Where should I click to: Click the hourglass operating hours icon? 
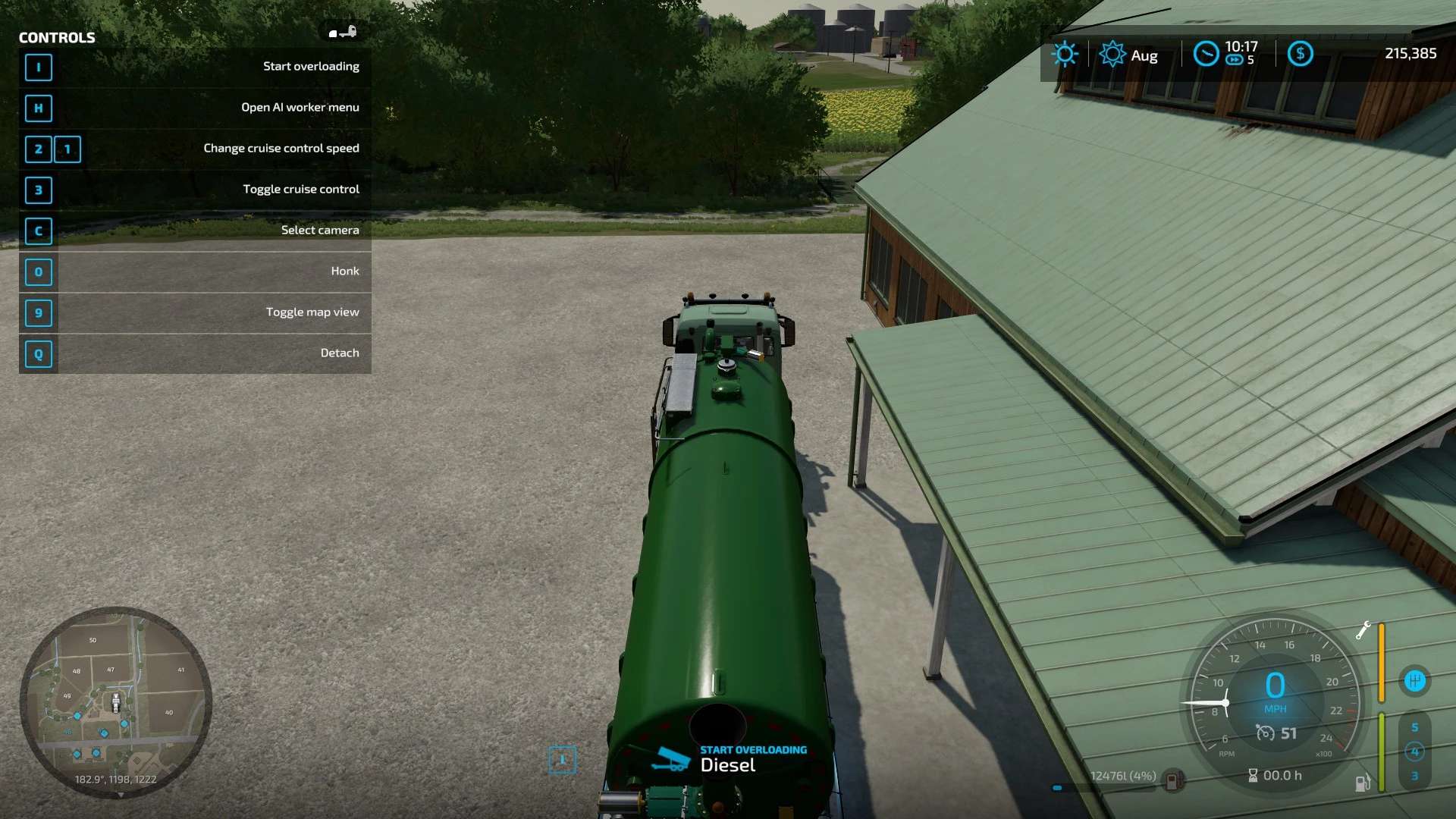click(x=1253, y=775)
